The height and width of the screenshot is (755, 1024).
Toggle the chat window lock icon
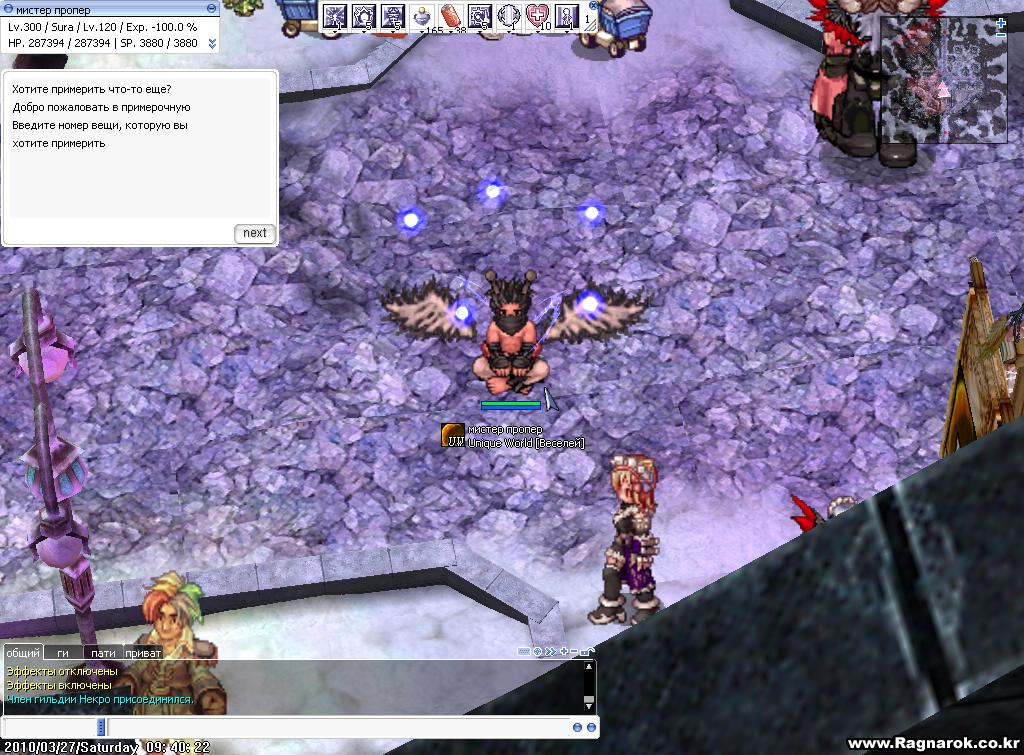587,652
